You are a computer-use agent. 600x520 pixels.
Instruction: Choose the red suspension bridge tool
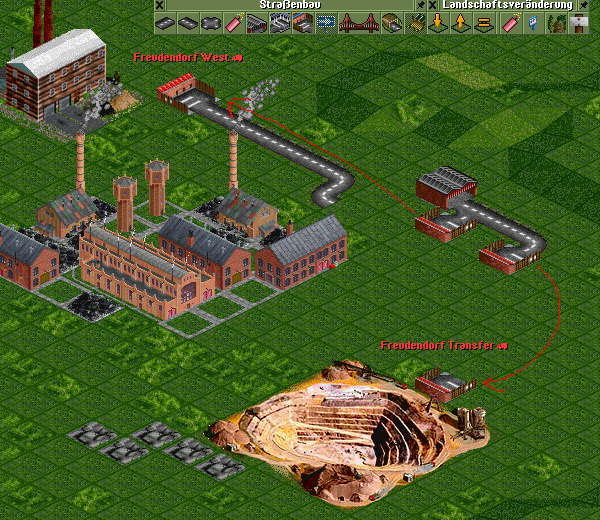point(356,22)
